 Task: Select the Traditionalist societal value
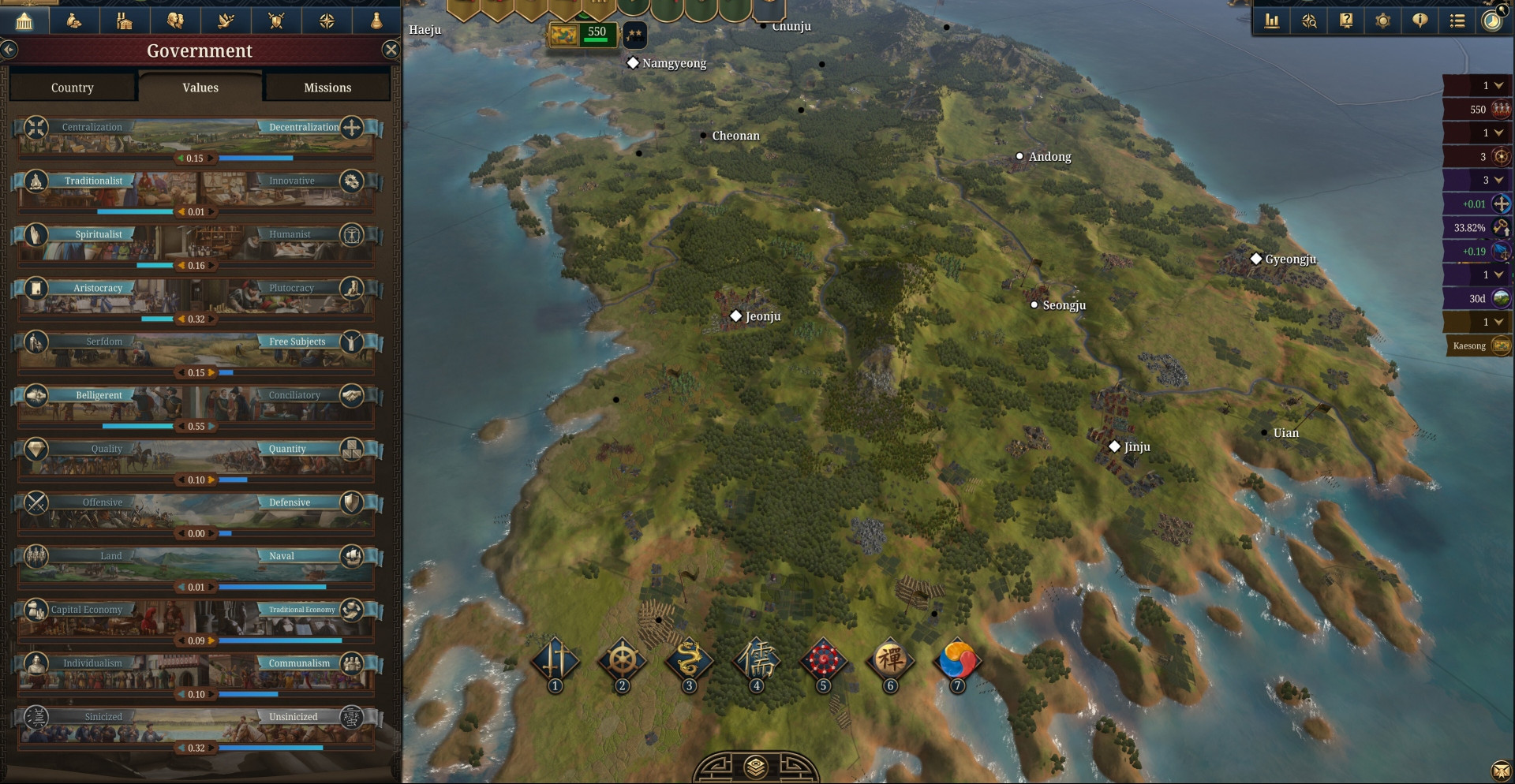93,181
